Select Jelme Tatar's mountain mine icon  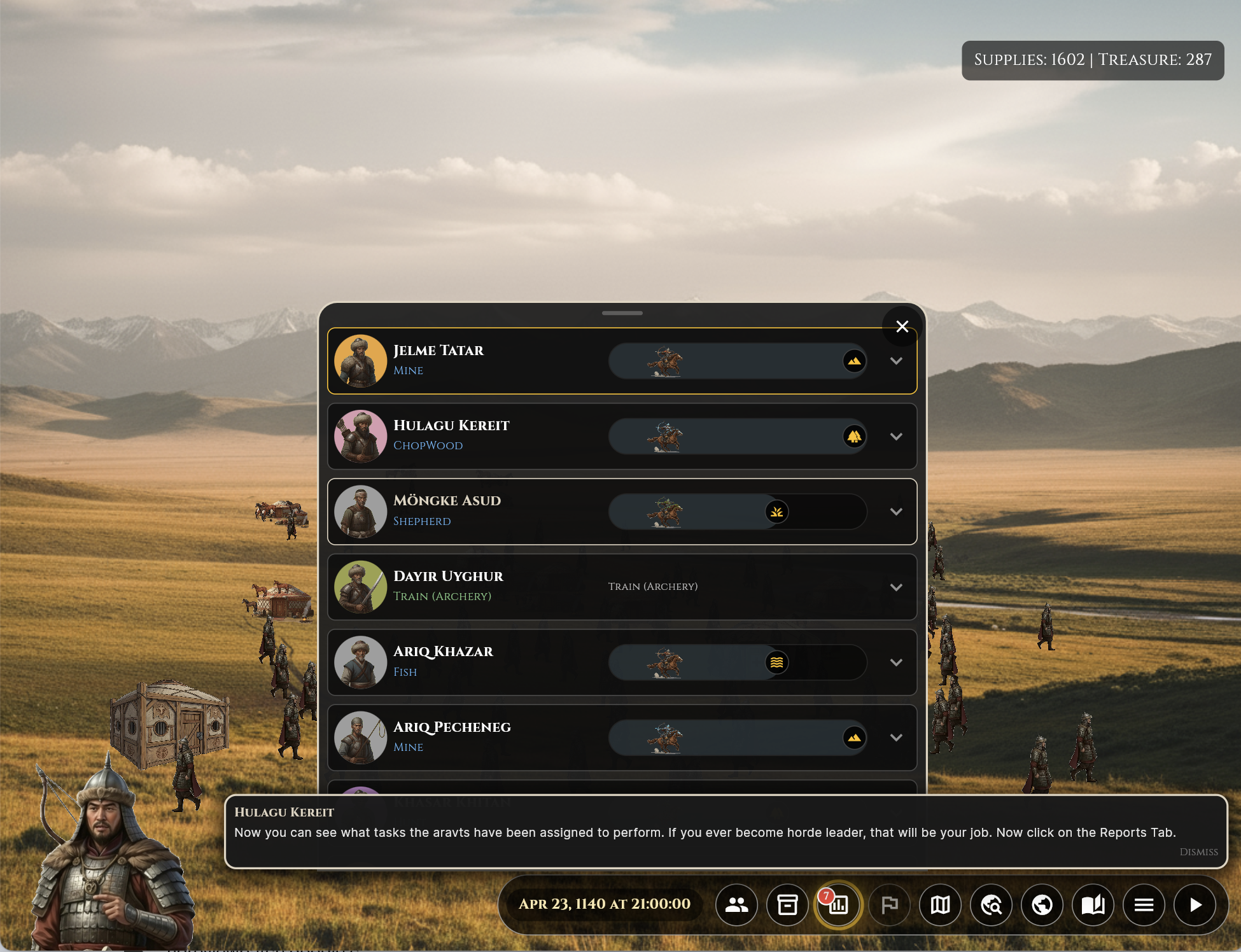854,361
